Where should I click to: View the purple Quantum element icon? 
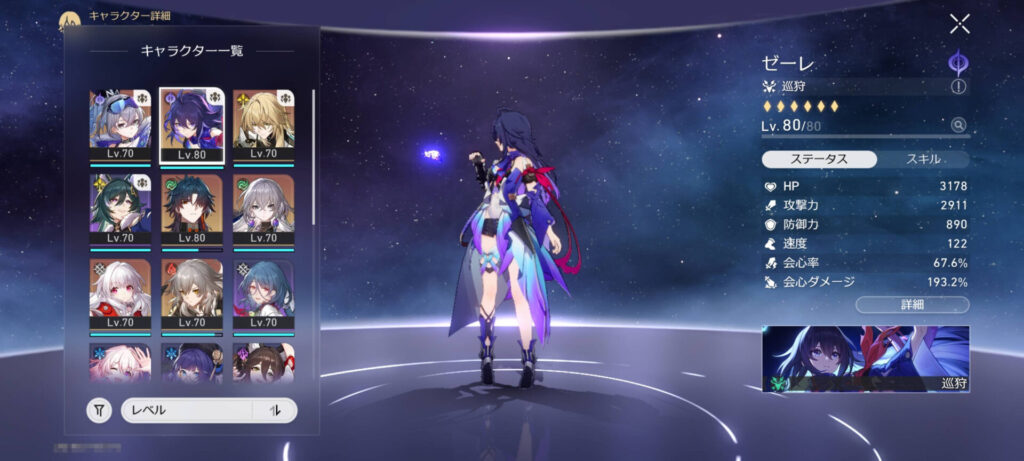(959, 61)
